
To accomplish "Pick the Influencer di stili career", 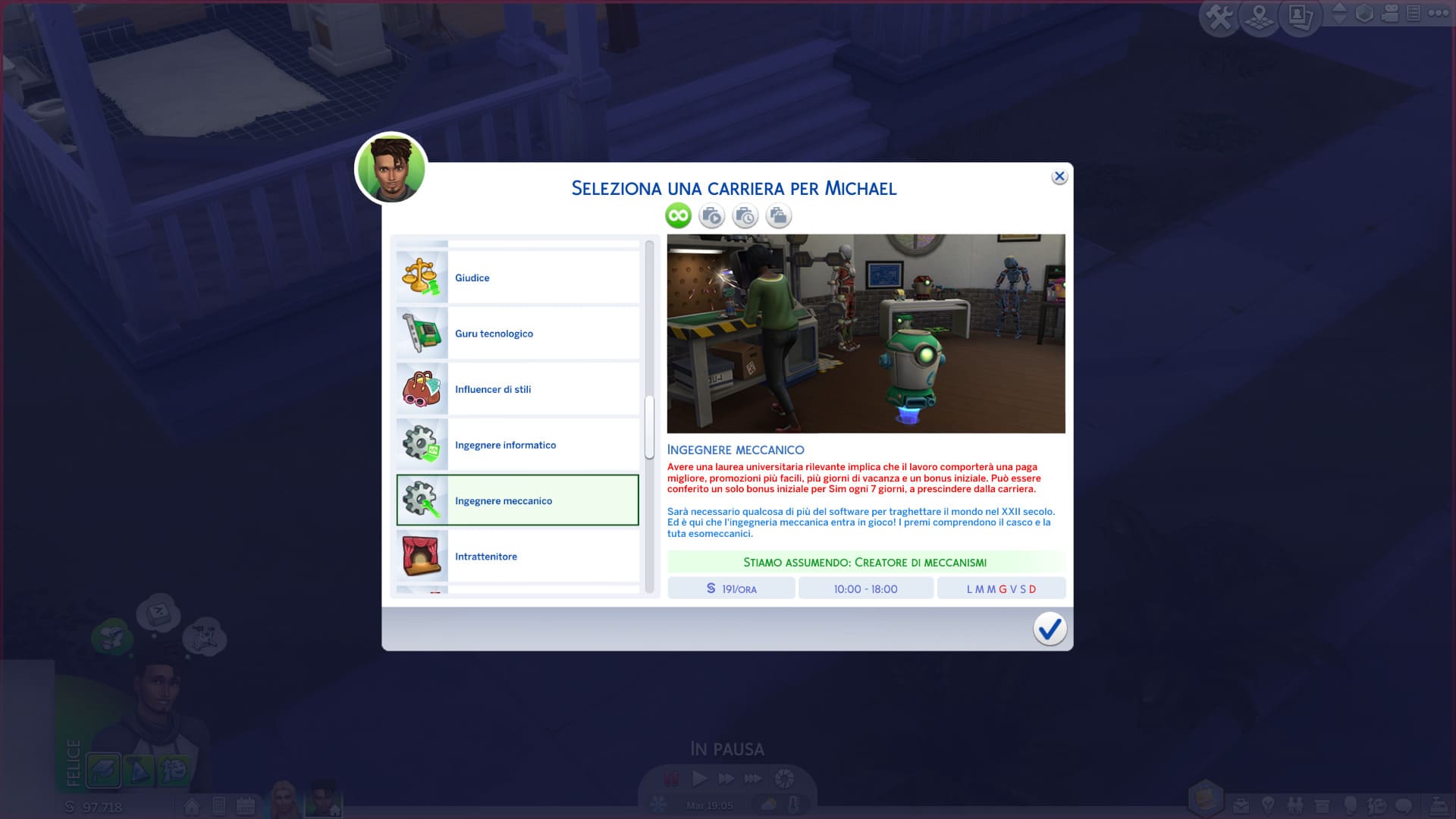I will [518, 389].
